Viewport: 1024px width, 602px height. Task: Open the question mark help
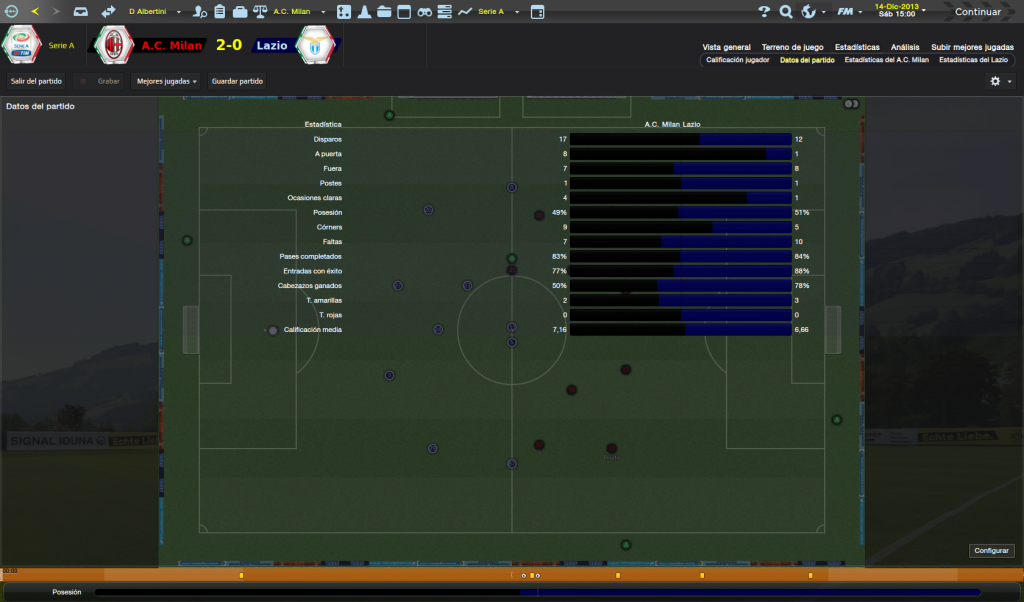point(764,12)
